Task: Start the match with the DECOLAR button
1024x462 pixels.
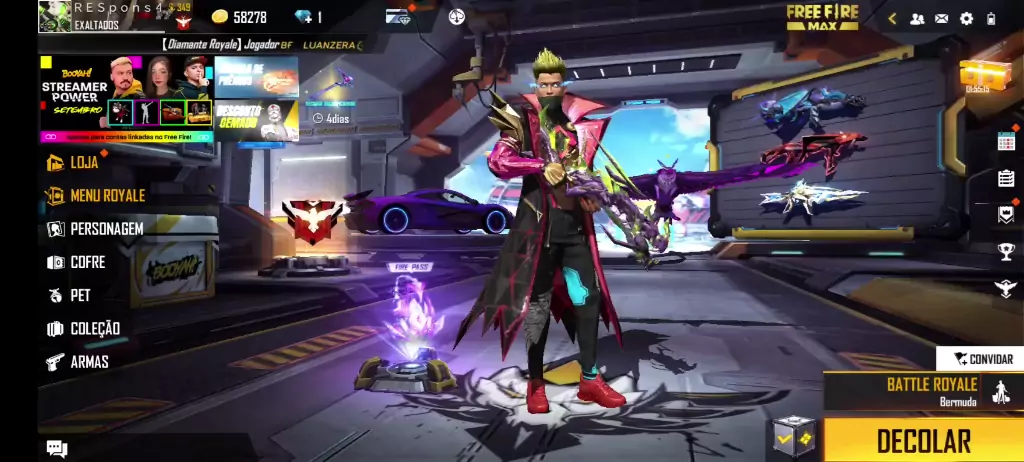Action: 923,440
